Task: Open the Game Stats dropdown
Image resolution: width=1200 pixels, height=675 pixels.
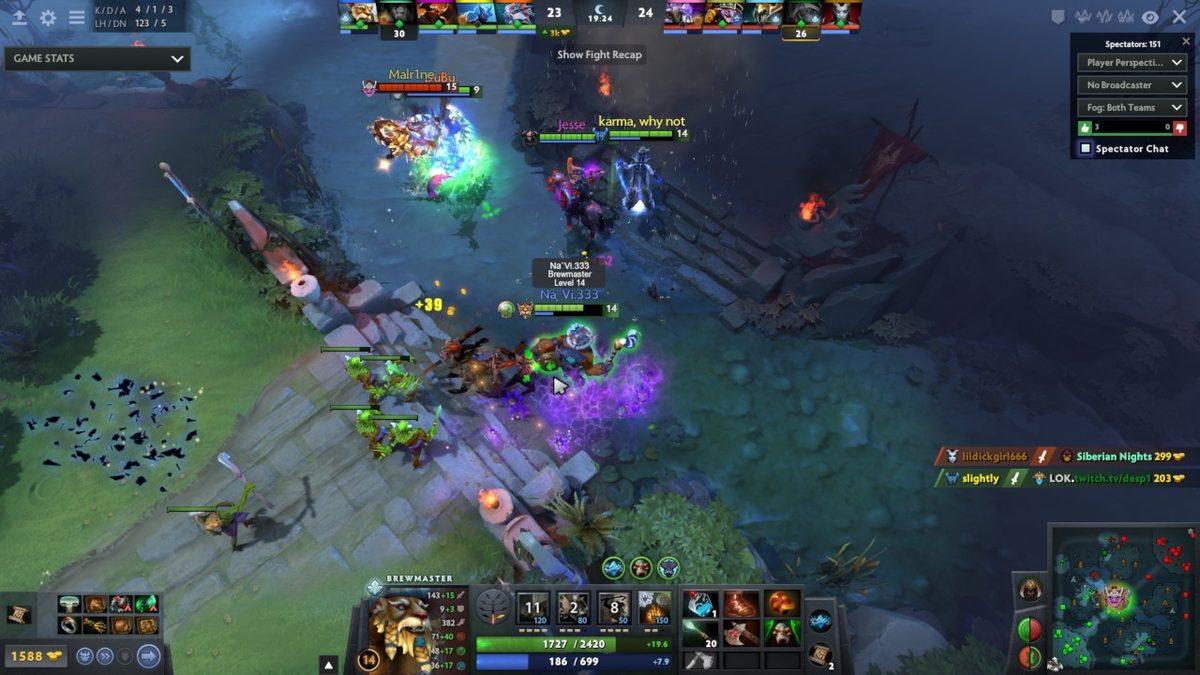Action: click(97, 58)
